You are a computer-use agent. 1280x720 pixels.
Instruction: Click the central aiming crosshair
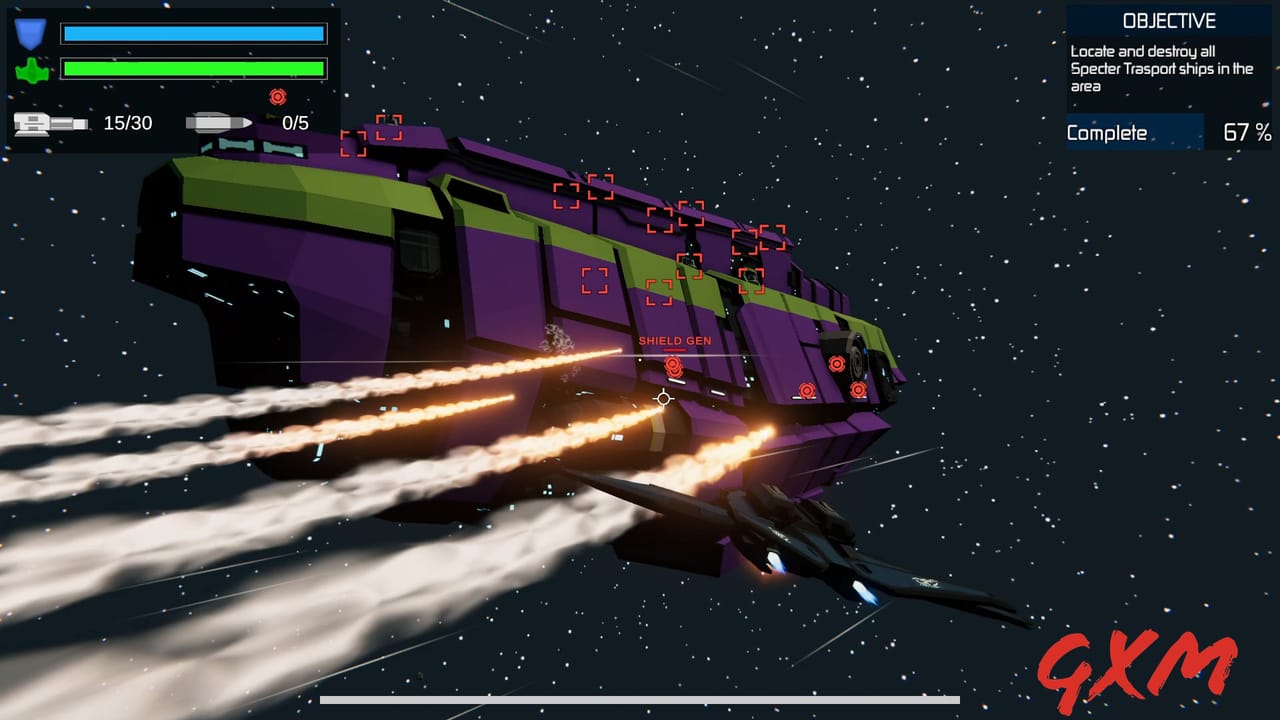click(663, 398)
